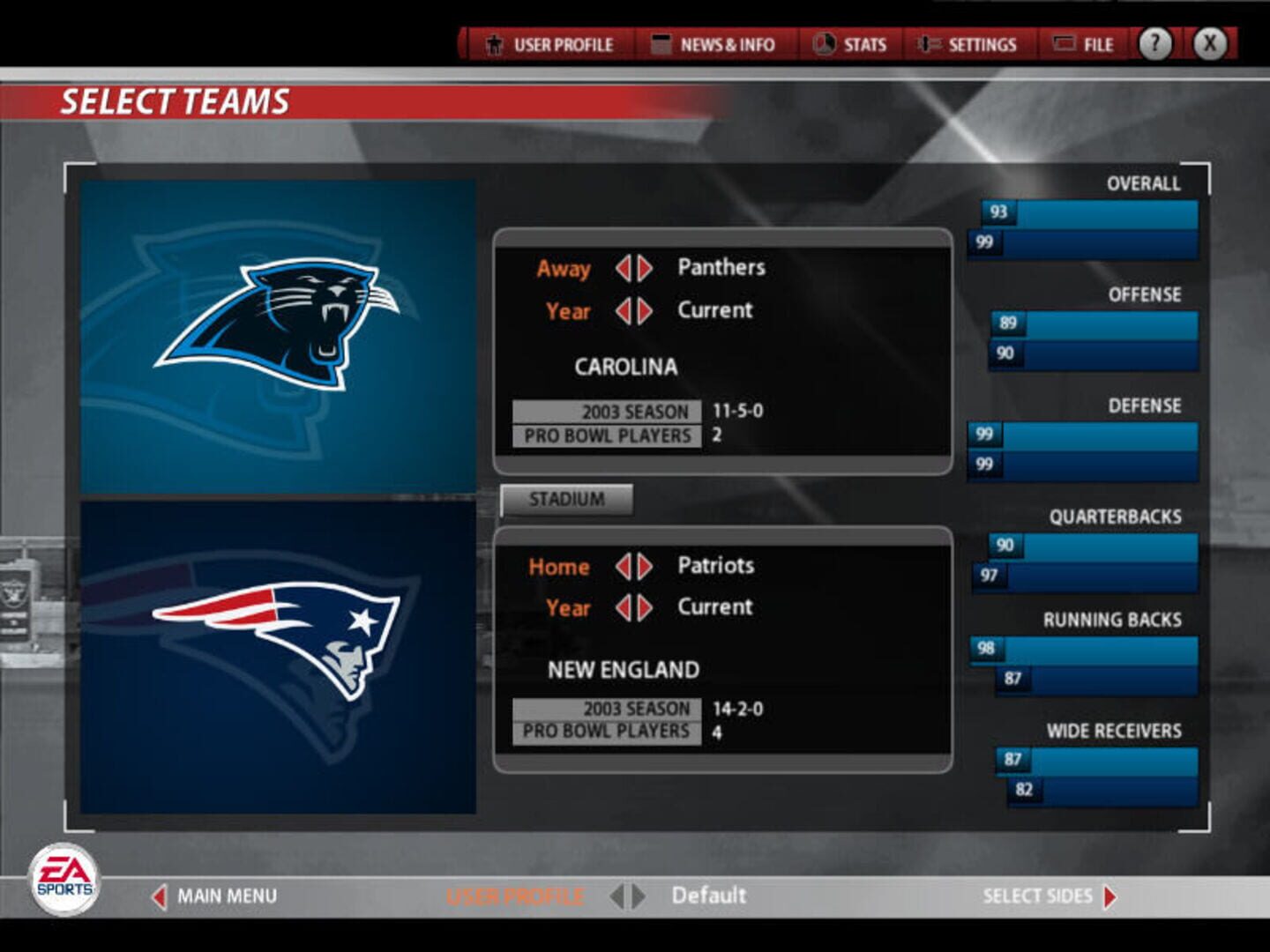Click the EA Sports logo
Viewport: 1270px width, 952px height.
[64, 877]
